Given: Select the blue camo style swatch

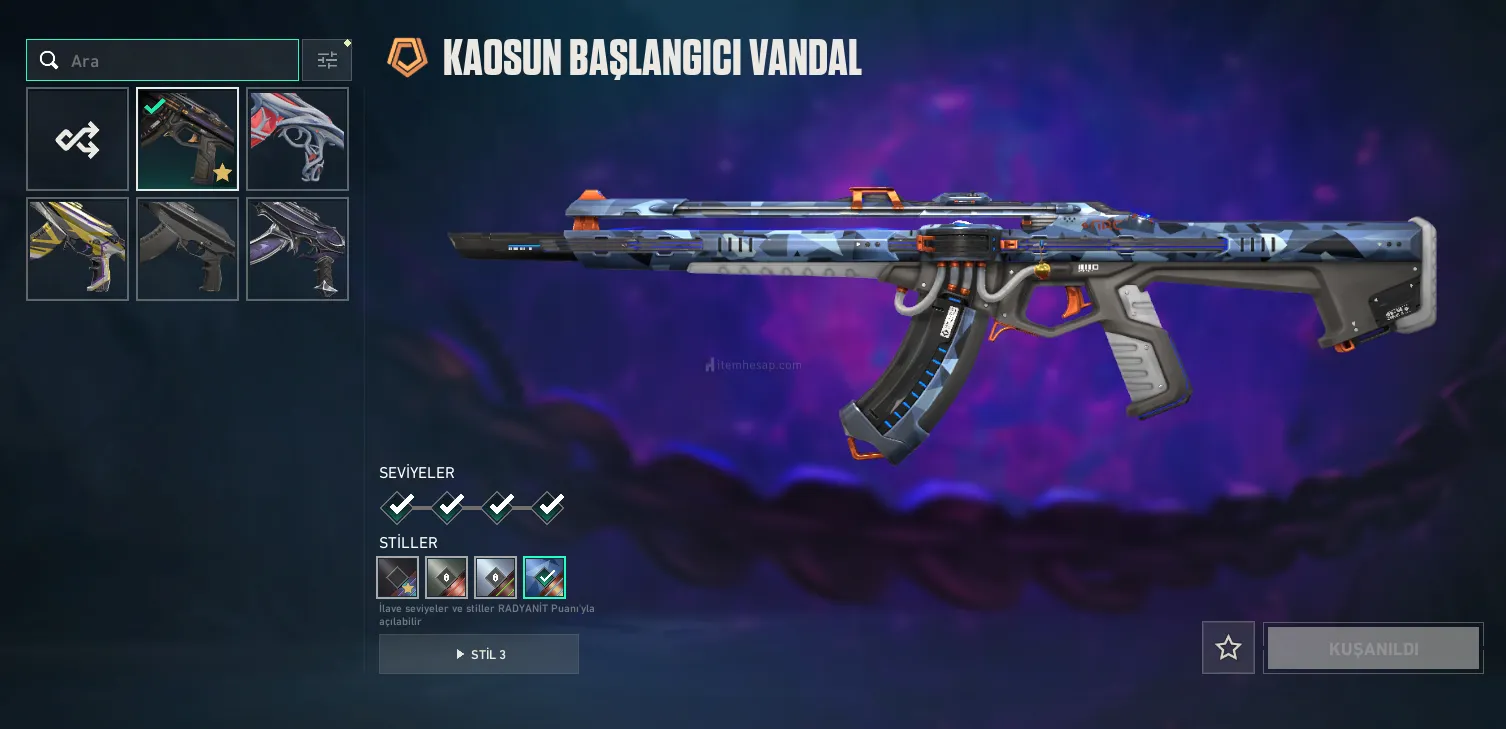Looking at the screenshot, I should click(544, 577).
